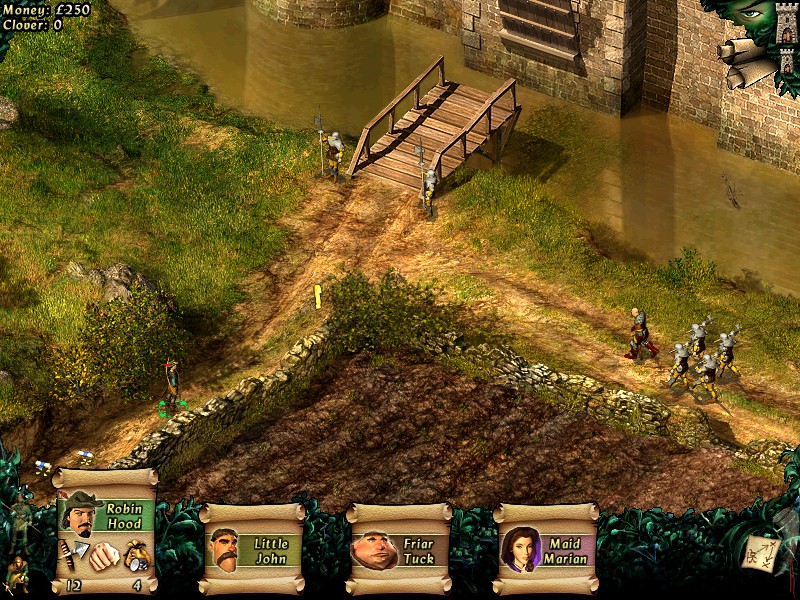The height and width of the screenshot is (600, 800).
Task: Use Robin Hood's fist punch action
Action: tap(104, 556)
